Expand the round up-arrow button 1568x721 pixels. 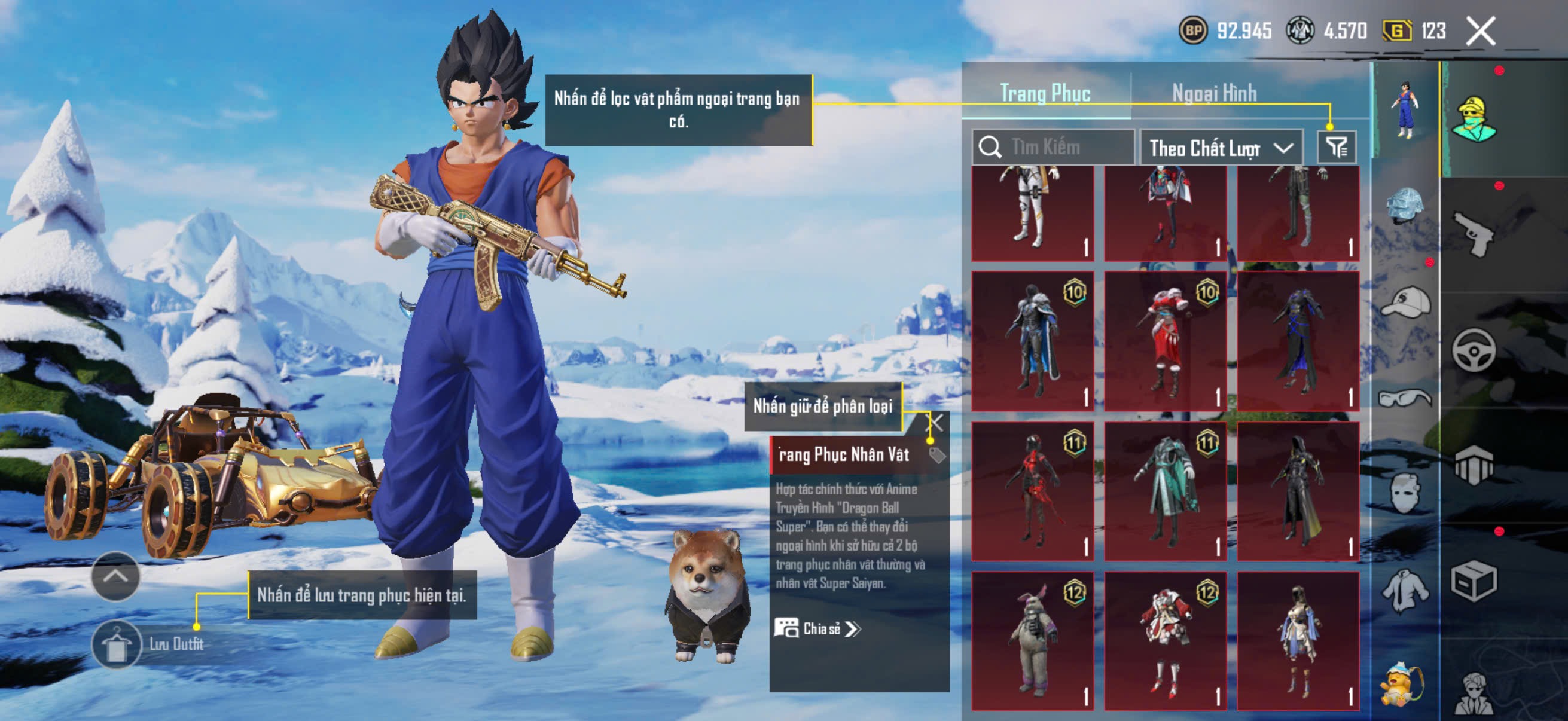click(115, 576)
